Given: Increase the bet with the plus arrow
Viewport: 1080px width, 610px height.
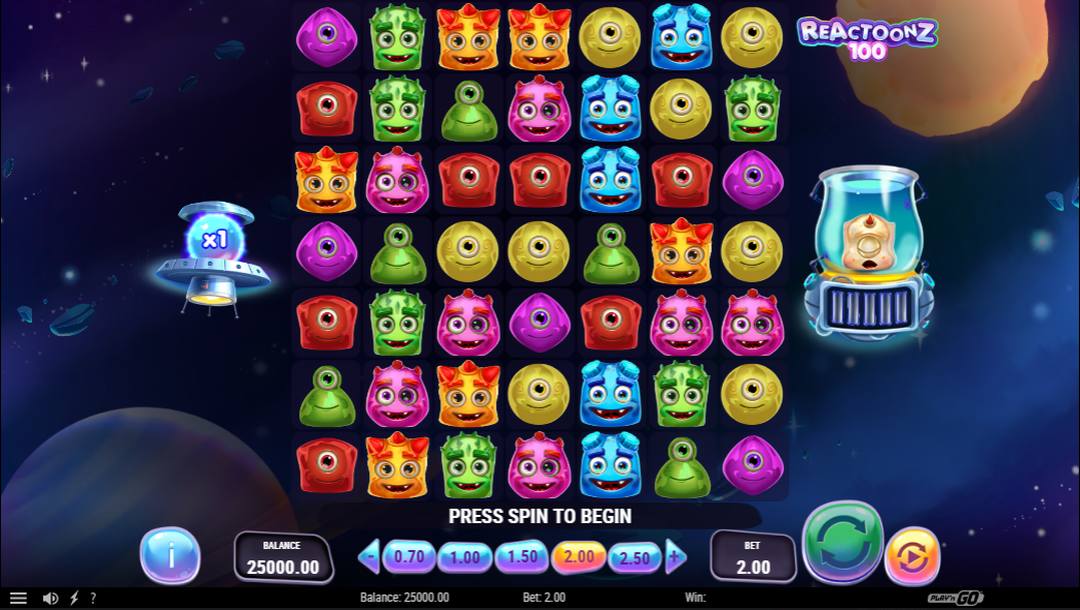Looking at the screenshot, I should coord(676,556).
